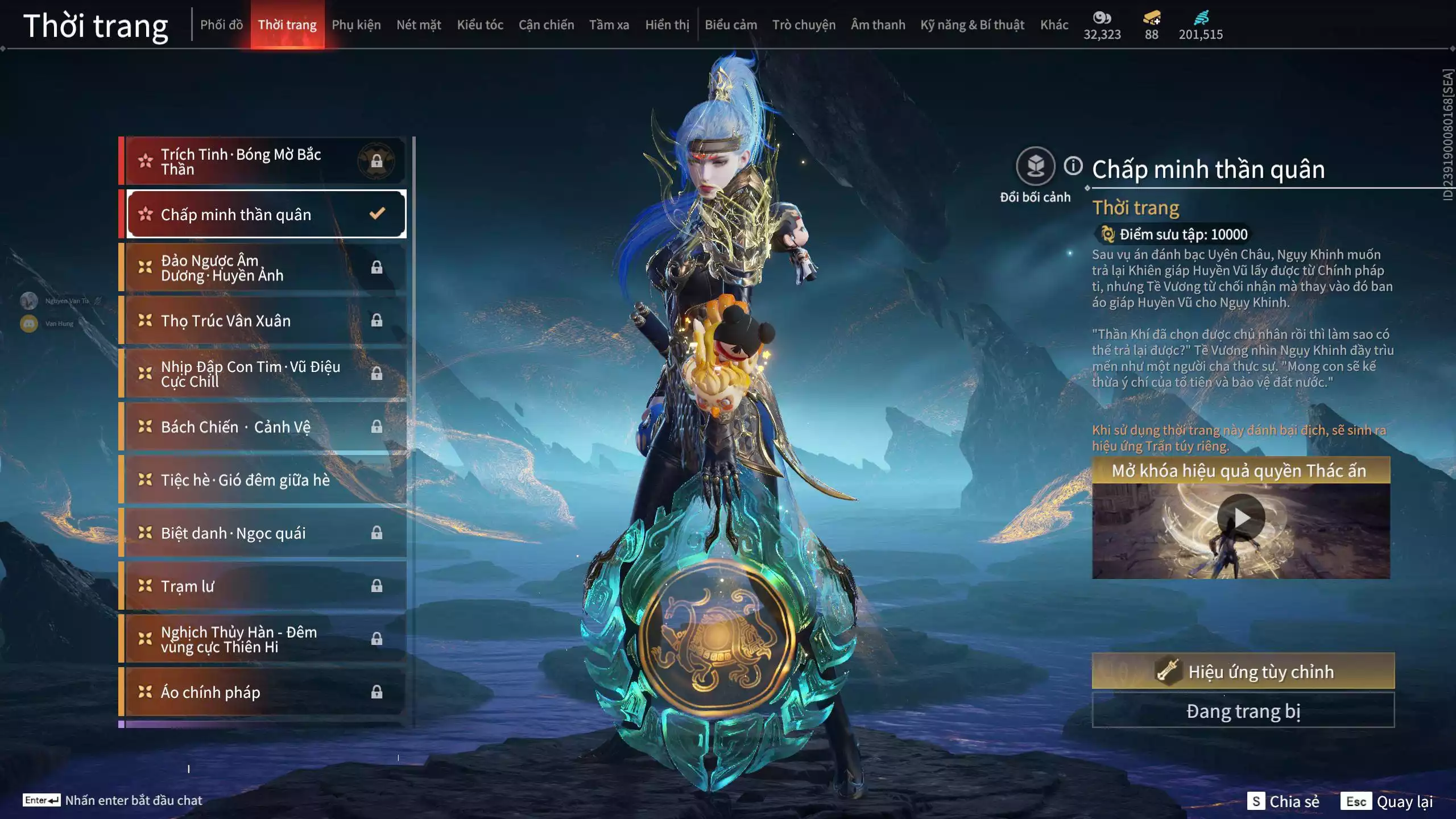The image size is (1456, 819).
Task: Click the Đang trang bị button
Action: coord(1243,711)
